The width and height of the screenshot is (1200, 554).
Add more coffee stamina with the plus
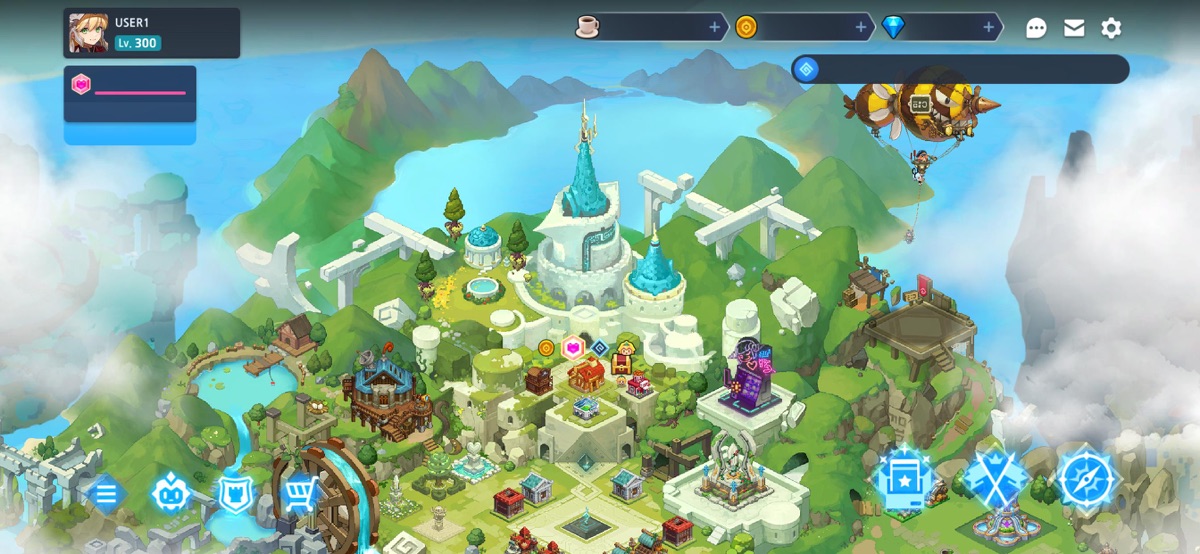click(714, 28)
